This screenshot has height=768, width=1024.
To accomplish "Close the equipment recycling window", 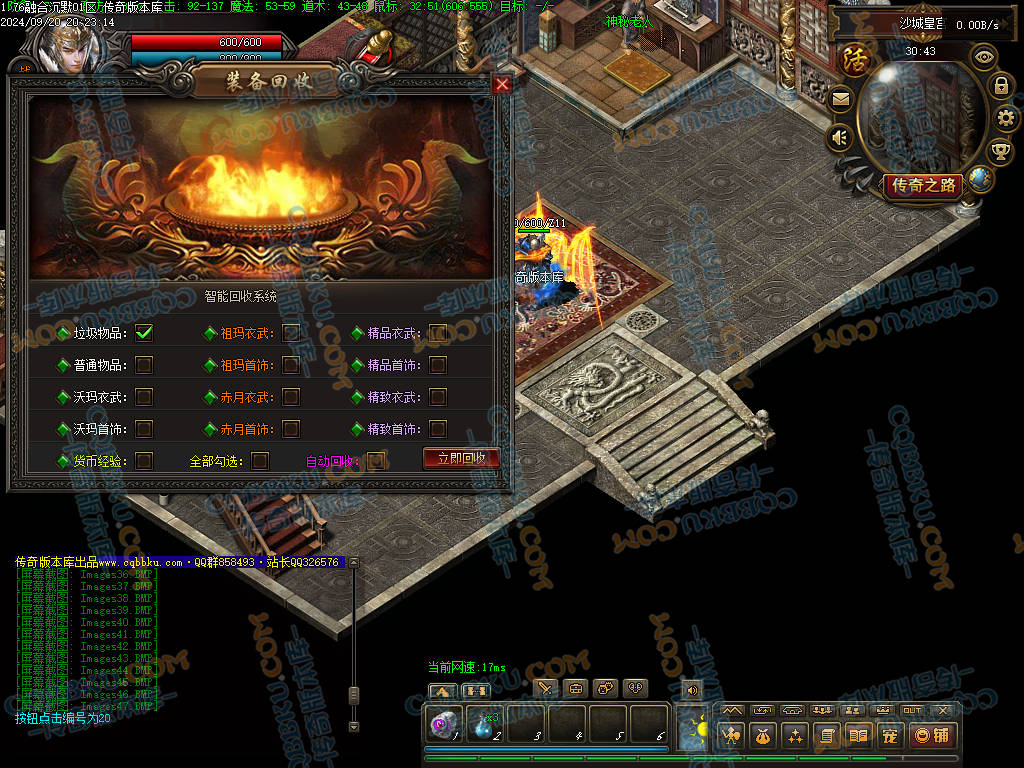I will point(502,85).
